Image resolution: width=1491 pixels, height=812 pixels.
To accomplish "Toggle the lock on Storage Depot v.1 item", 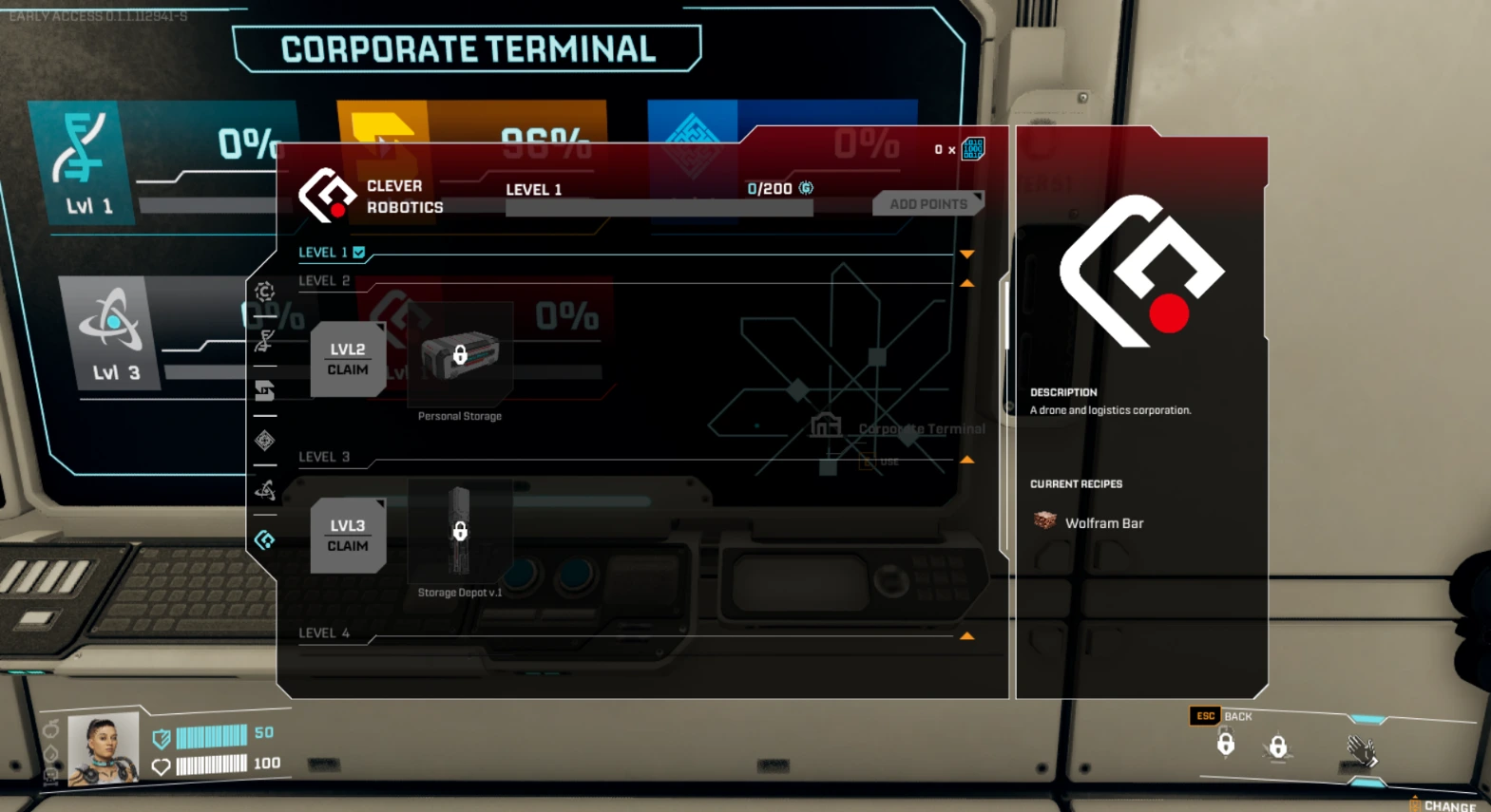I will 460,533.
